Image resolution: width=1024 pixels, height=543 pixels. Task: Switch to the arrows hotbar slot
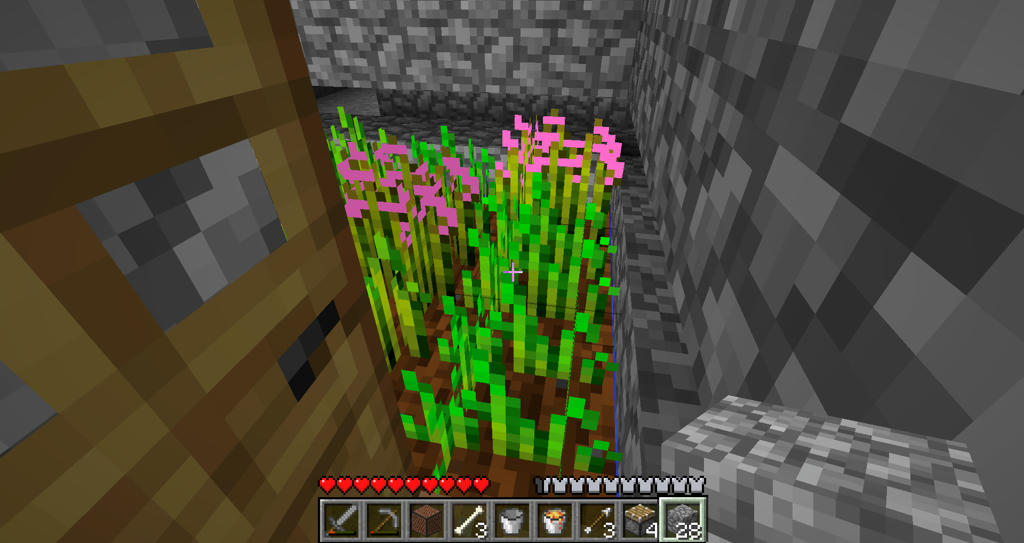click(599, 519)
